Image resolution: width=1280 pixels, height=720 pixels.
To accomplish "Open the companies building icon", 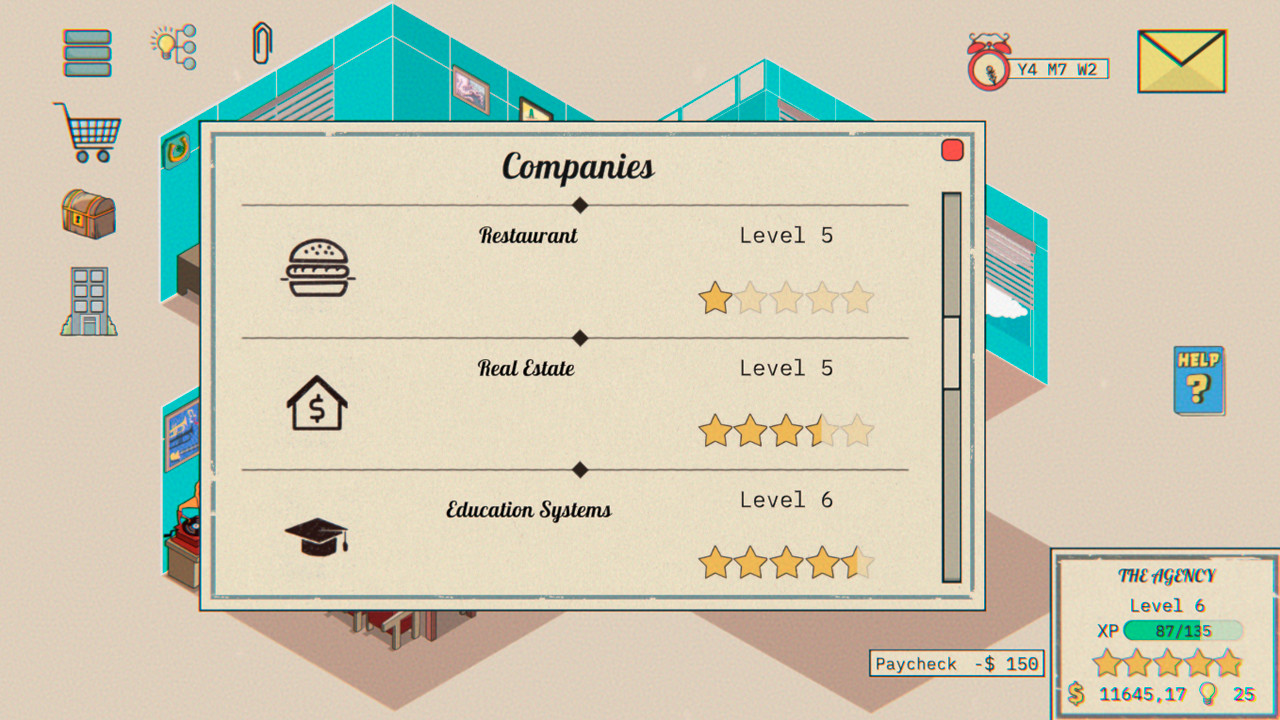I will tap(87, 300).
